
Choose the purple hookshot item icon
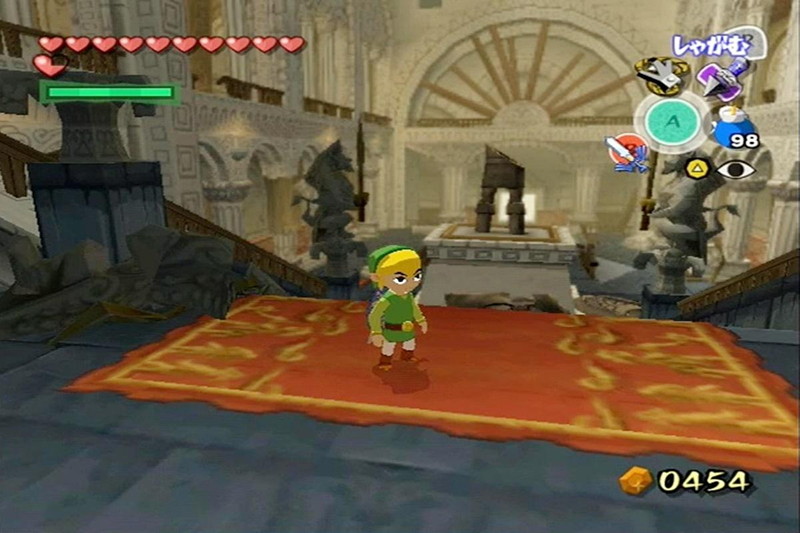pos(721,78)
